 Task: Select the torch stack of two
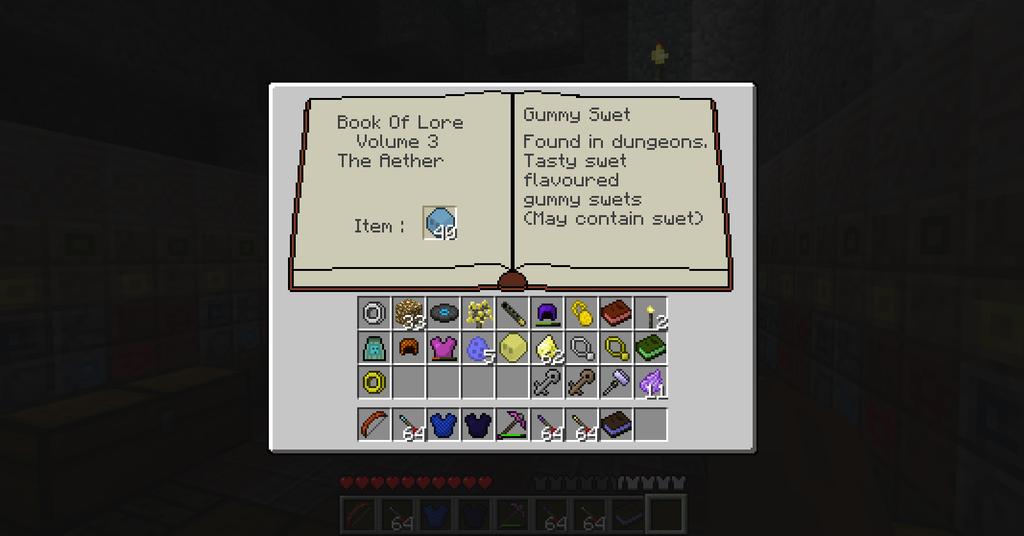coord(650,313)
